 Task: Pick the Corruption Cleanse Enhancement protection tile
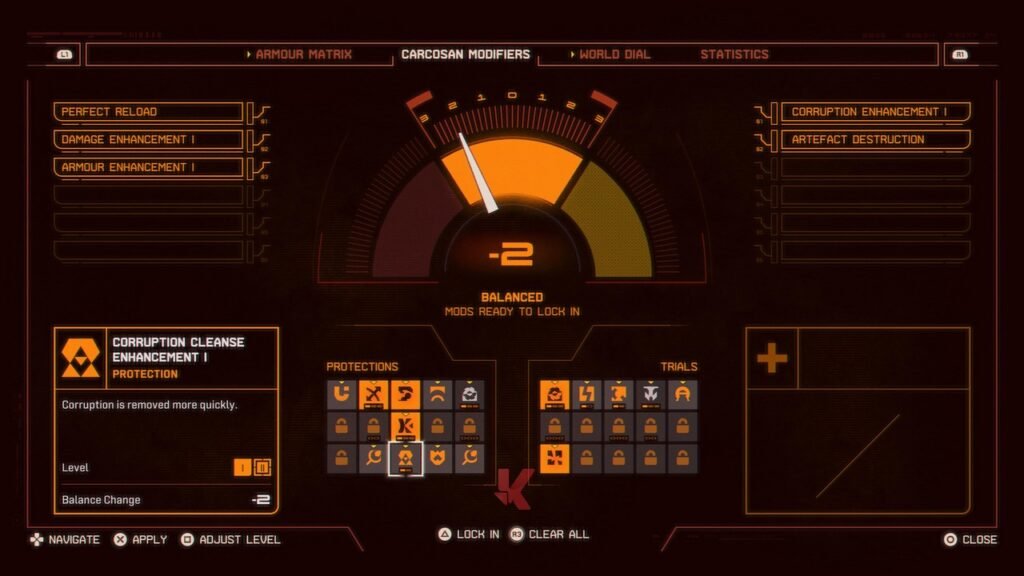[405, 459]
